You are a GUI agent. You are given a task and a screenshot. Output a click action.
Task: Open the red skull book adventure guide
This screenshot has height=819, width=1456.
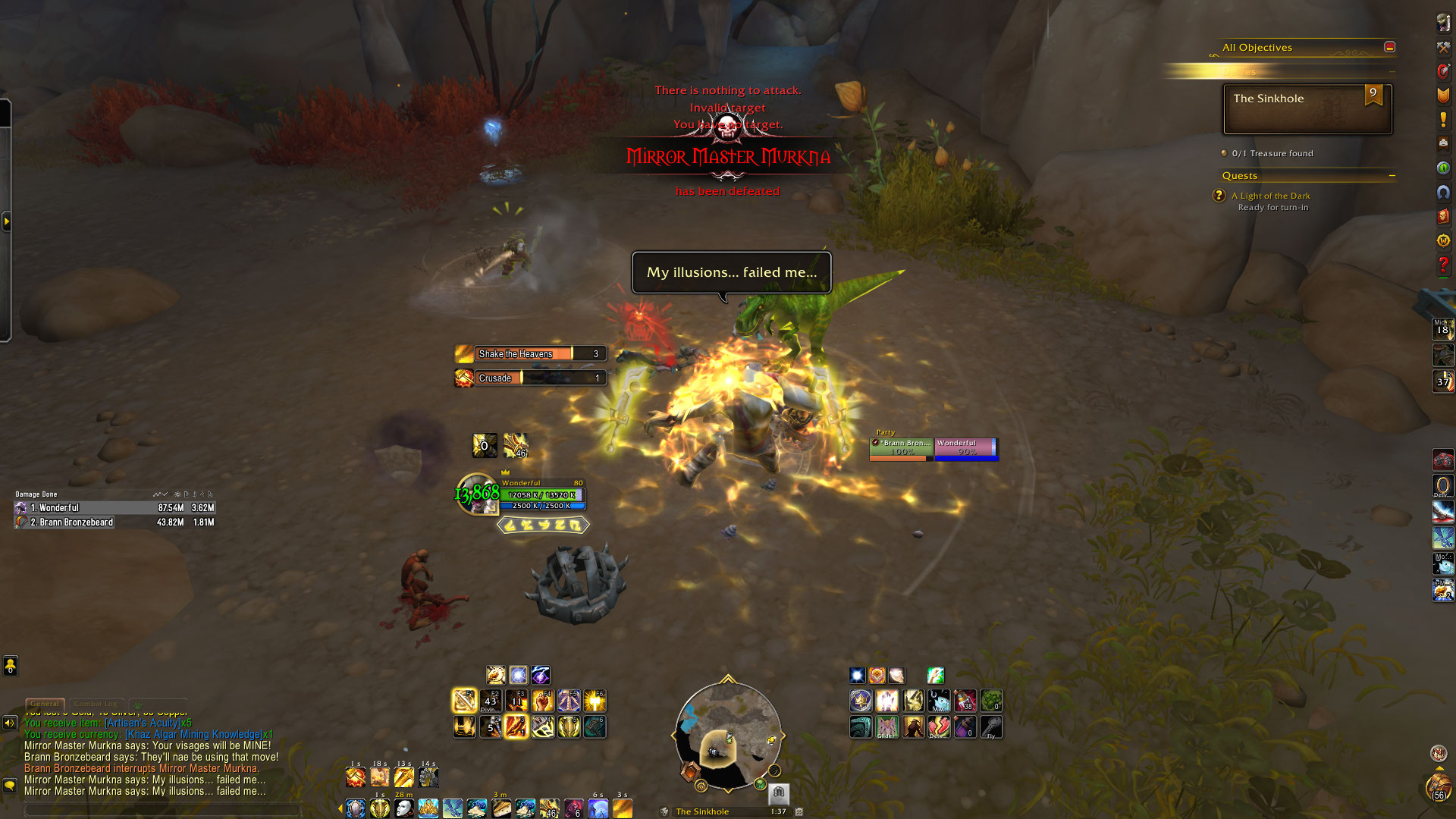[1442, 216]
